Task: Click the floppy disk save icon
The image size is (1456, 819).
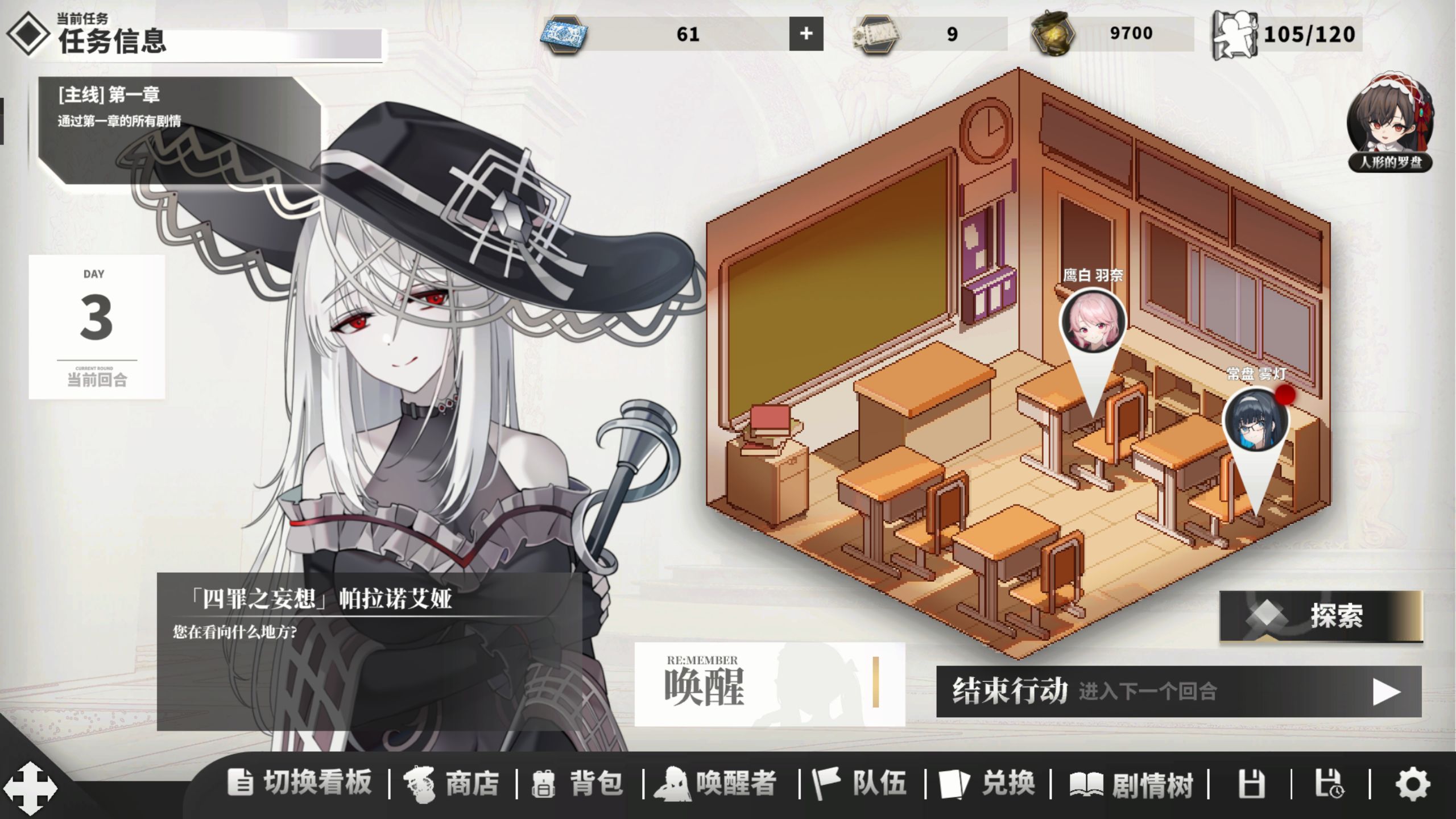Action: (x=1251, y=784)
